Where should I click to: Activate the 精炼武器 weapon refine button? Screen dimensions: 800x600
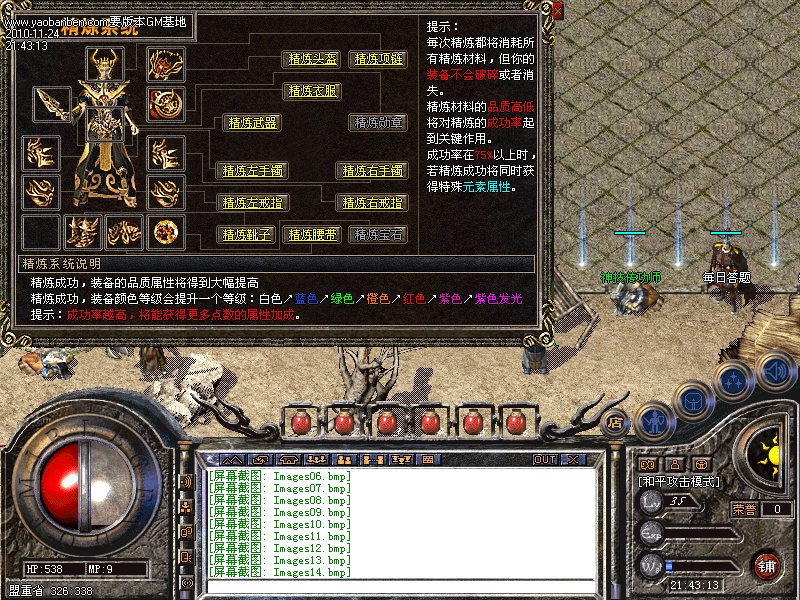click(x=251, y=123)
